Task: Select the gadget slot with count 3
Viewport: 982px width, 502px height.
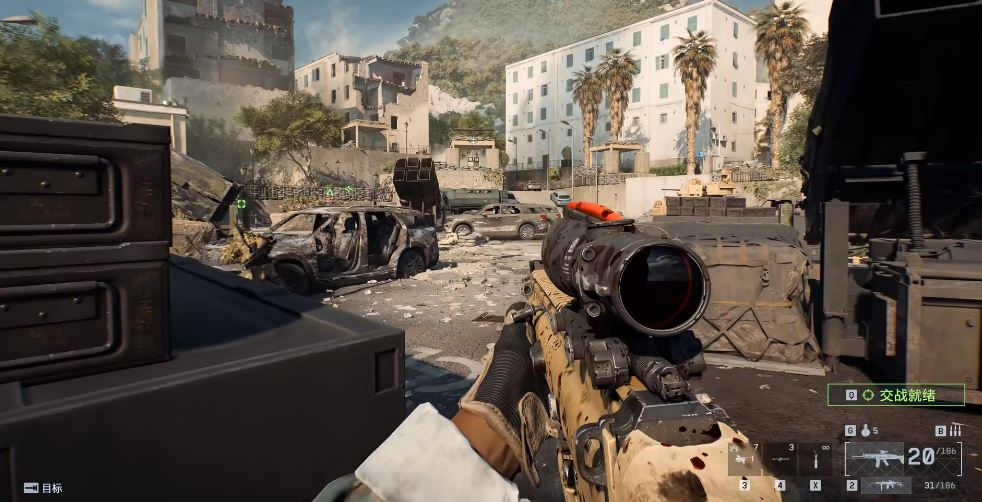Action: click(x=780, y=460)
